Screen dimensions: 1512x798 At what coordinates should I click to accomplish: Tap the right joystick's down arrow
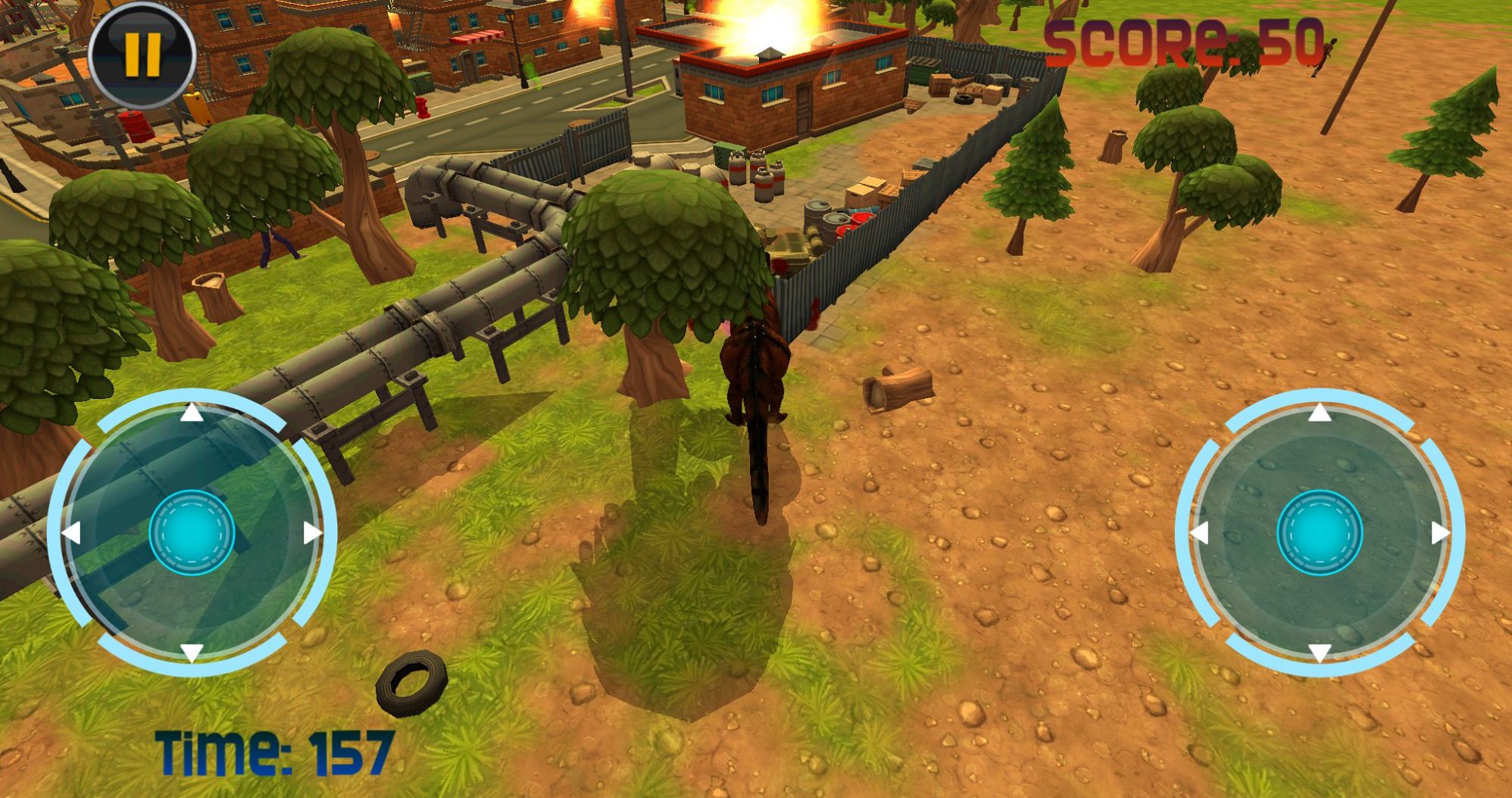coord(1320,652)
